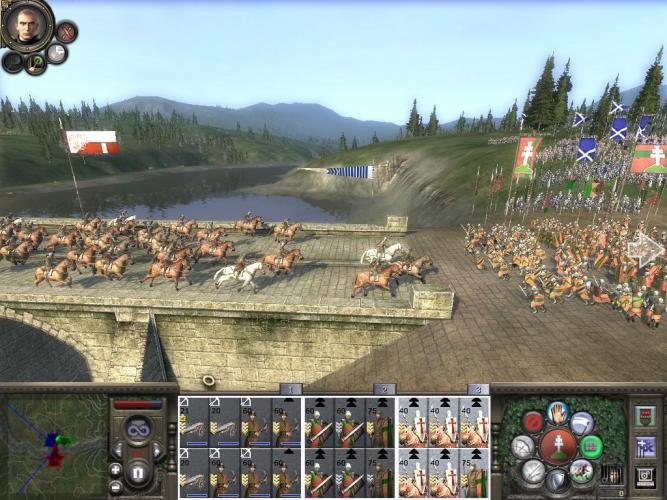
Task: Click the general's portrait
Action: pyautogui.click(x=27, y=25)
